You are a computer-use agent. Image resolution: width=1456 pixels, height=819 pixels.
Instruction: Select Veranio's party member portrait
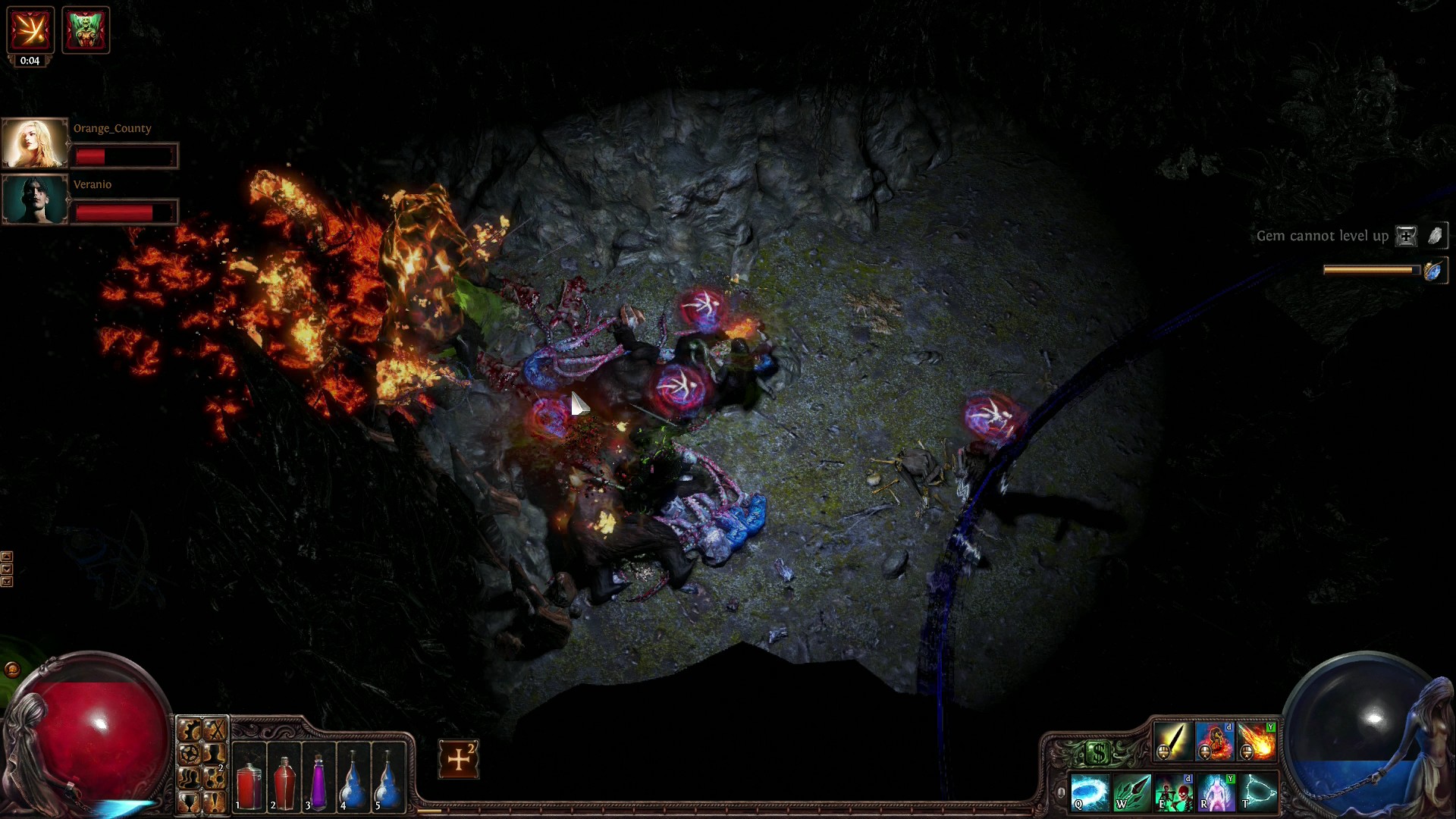point(35,199)
